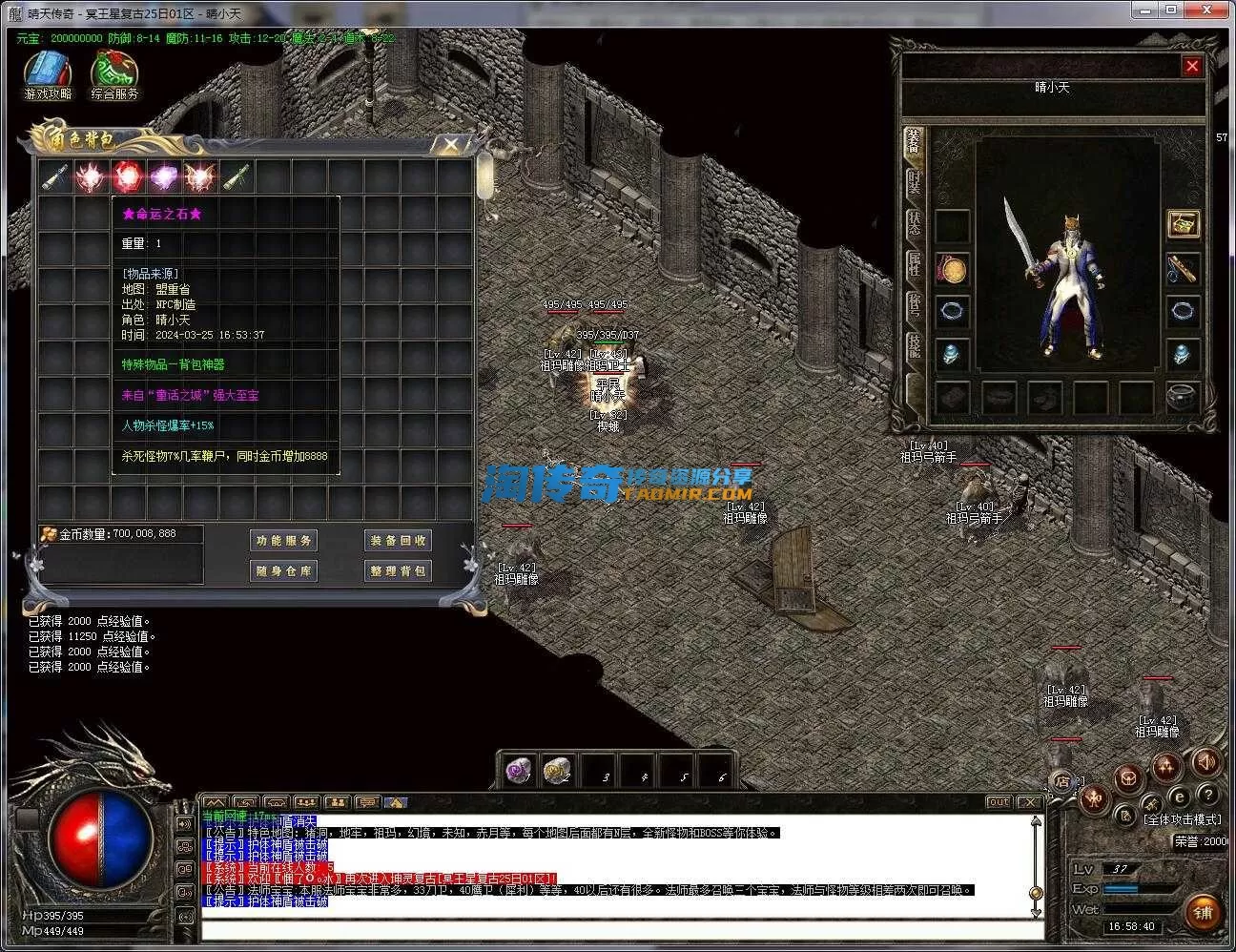Select the treasure chest equipment slot

tap(1184, 225)
